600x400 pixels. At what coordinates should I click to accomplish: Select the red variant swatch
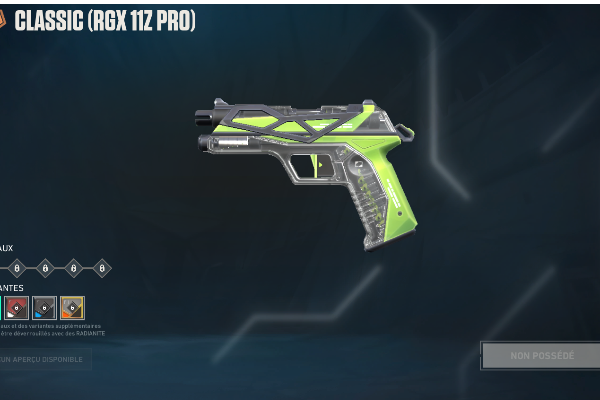point(17,307)
